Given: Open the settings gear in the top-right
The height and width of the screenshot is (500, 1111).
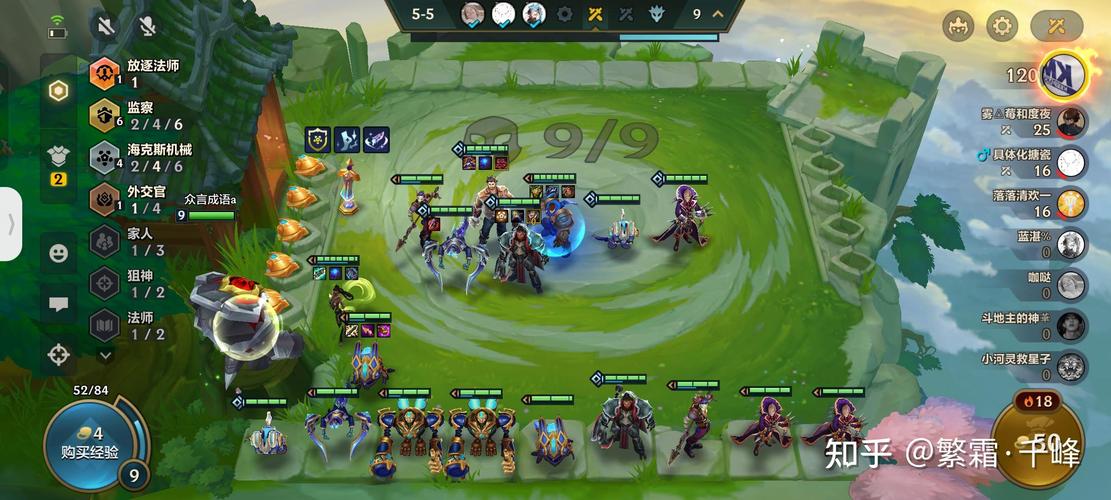Looking at the screenshot, I should pyautogui.click(x=1002, y=26).
